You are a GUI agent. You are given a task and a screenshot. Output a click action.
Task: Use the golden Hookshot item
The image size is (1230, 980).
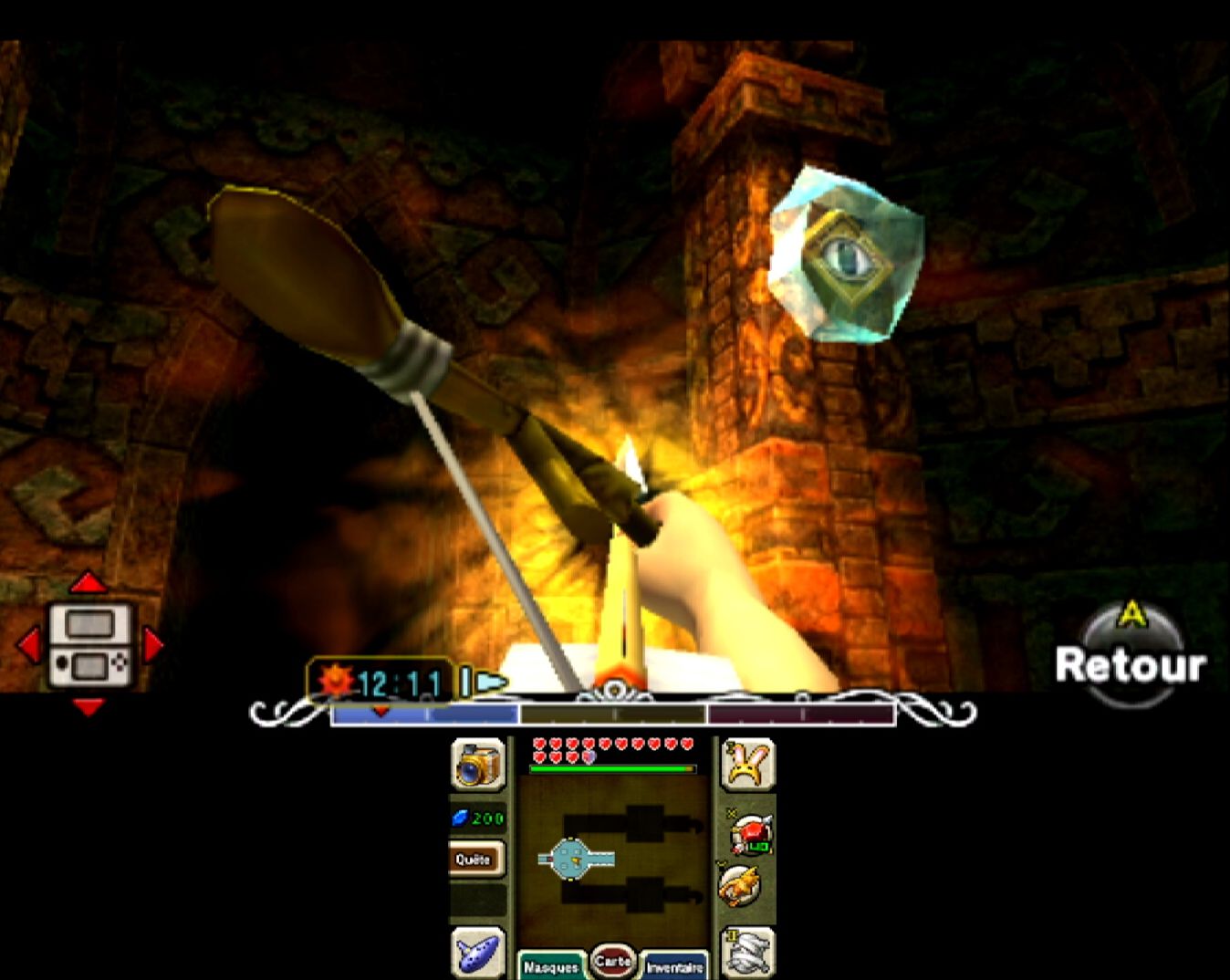click(x=740, y=885)
